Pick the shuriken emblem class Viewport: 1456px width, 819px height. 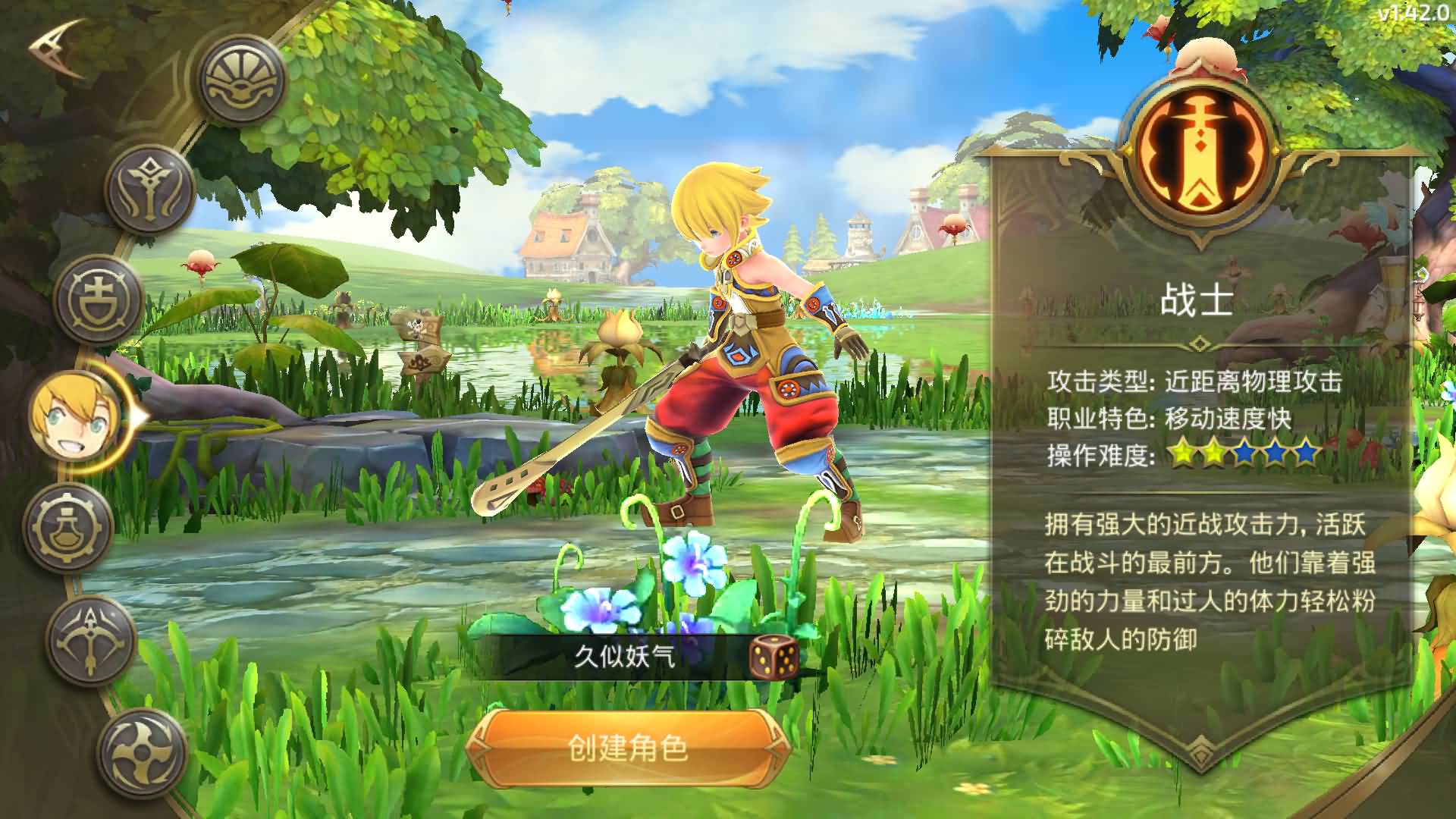[143, 751]
